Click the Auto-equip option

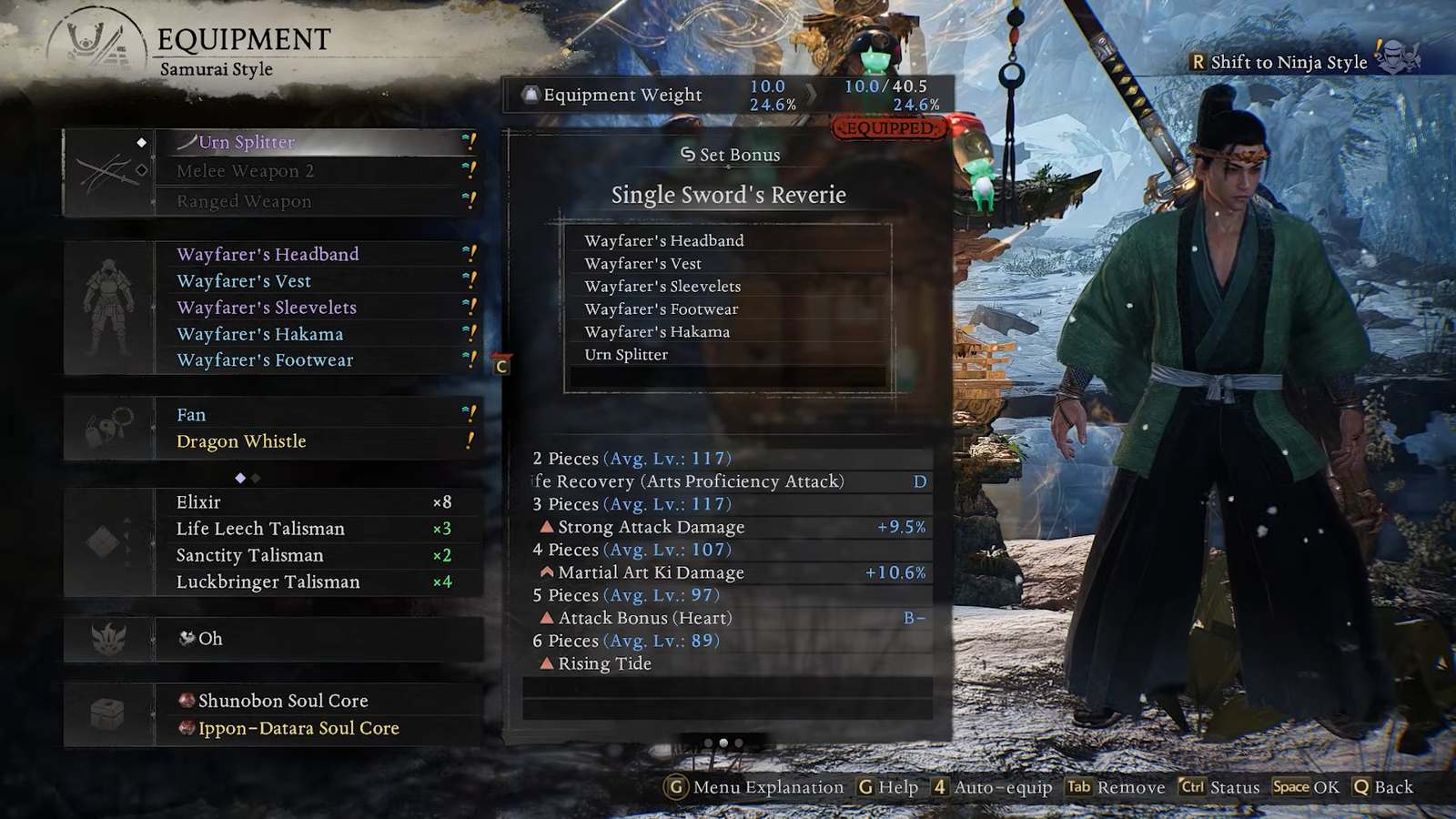(x=992, y=787)
